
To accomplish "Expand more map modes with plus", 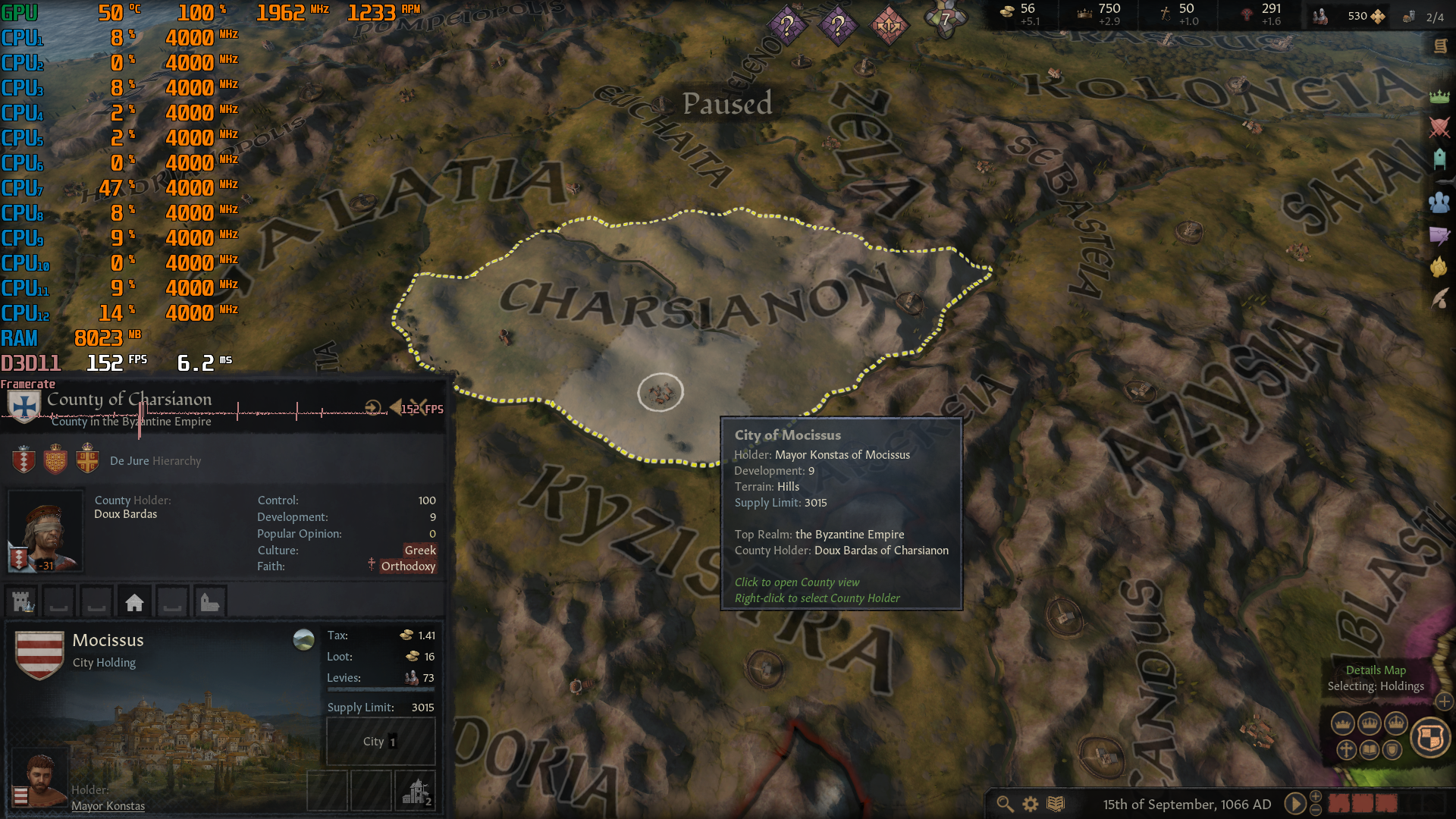I will click(1444, 702).
